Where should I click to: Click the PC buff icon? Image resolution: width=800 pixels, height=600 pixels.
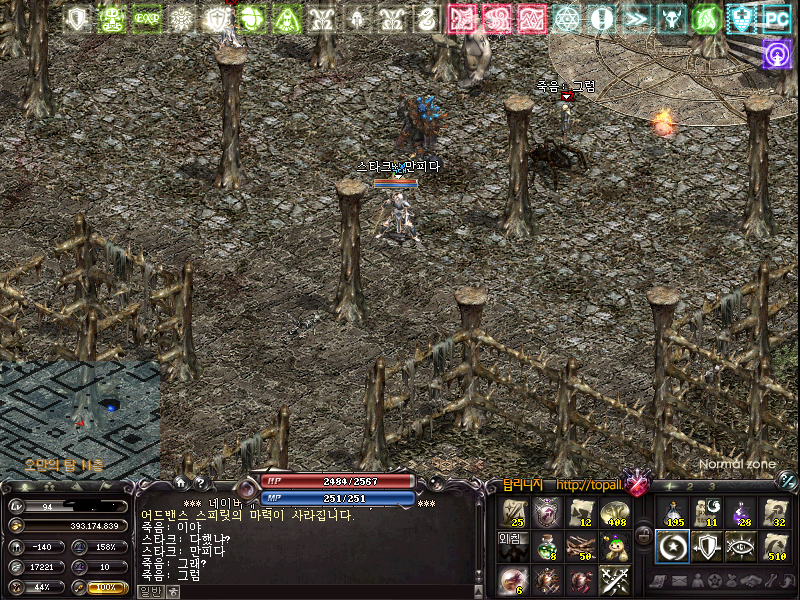776,18
